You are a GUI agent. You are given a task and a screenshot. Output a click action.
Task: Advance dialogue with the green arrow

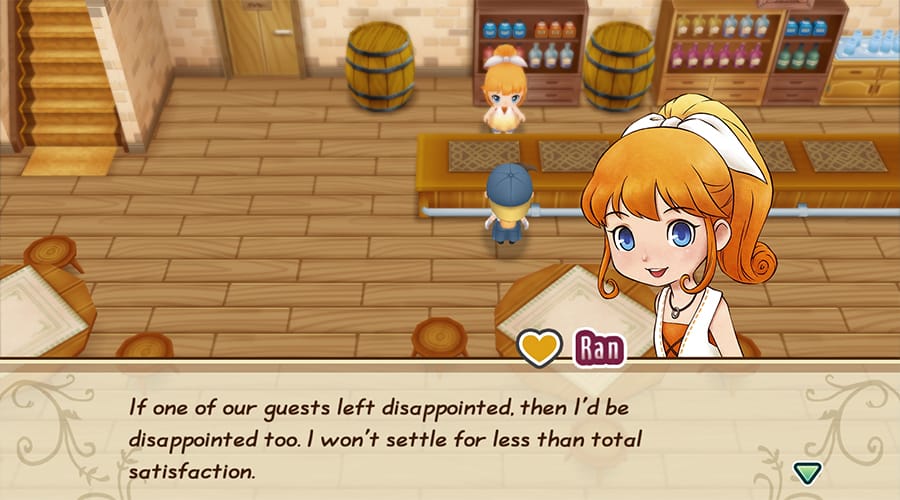pos(805,470)
